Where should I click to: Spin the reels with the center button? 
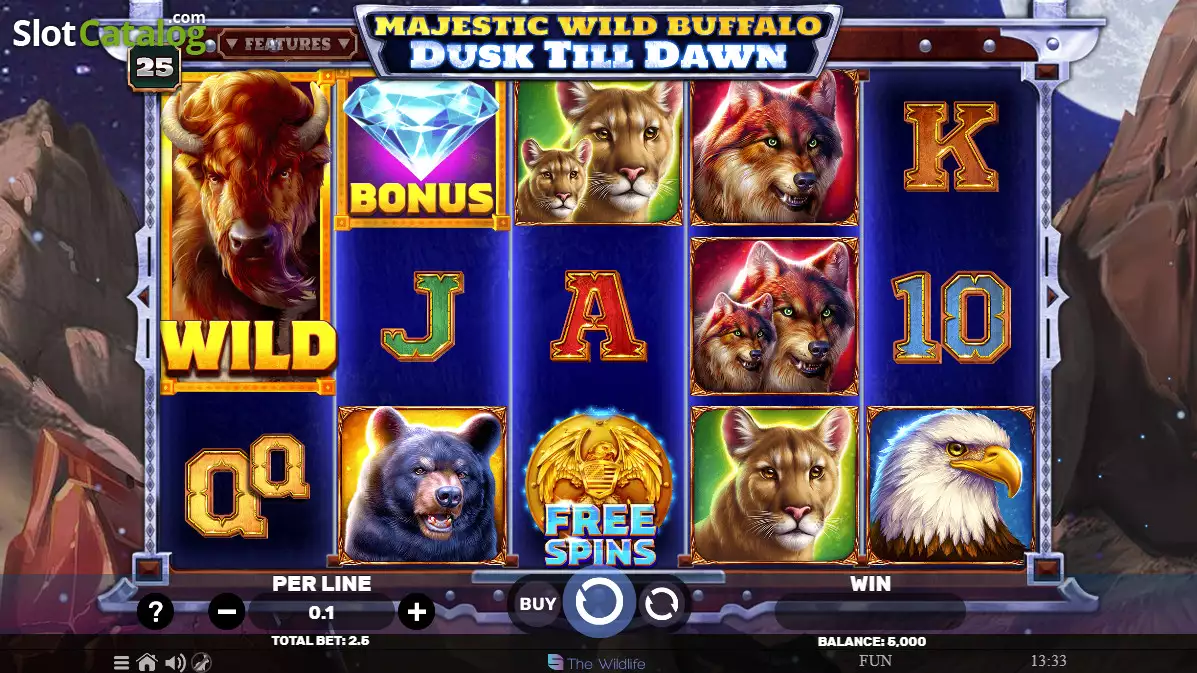pyautogui.click(x=598, y=603)
